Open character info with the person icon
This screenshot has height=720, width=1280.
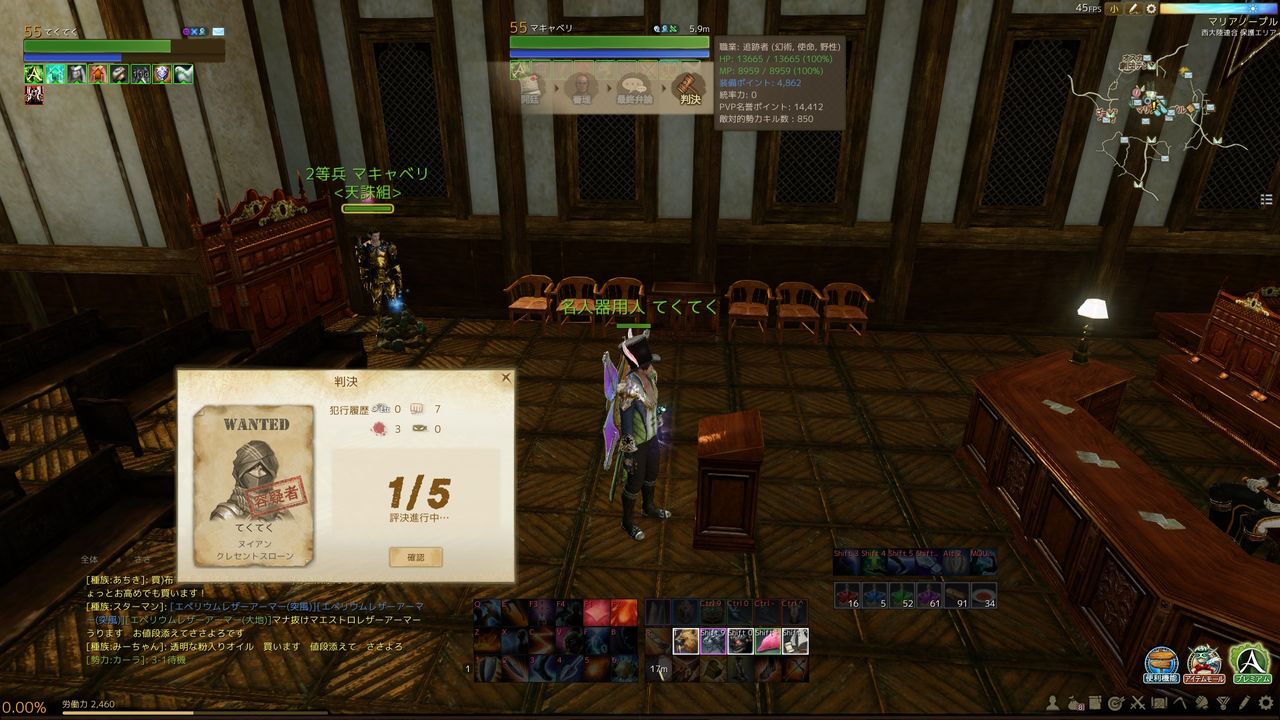tap(1052, 702)
